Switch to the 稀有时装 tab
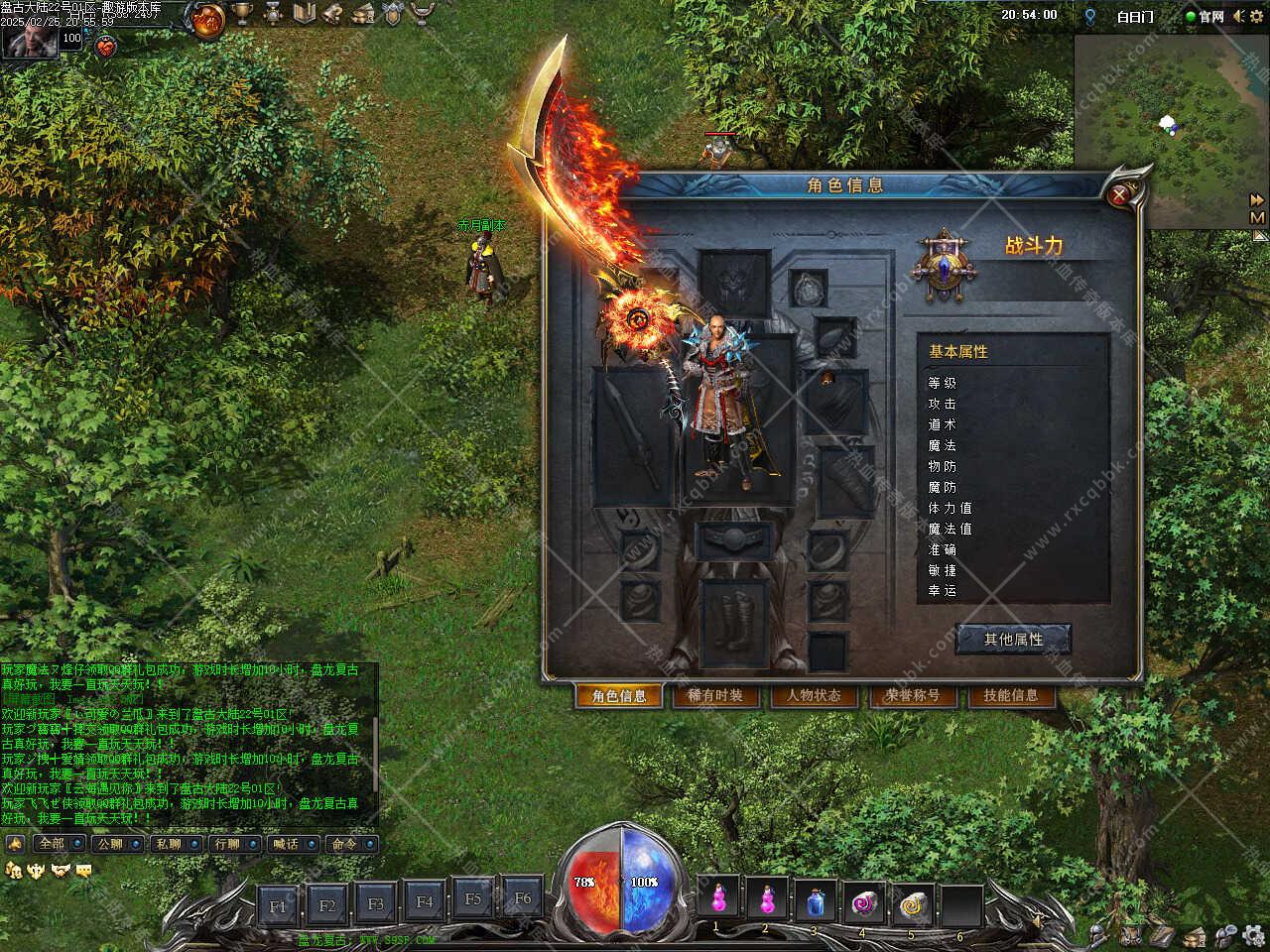 tap(715, 696)
